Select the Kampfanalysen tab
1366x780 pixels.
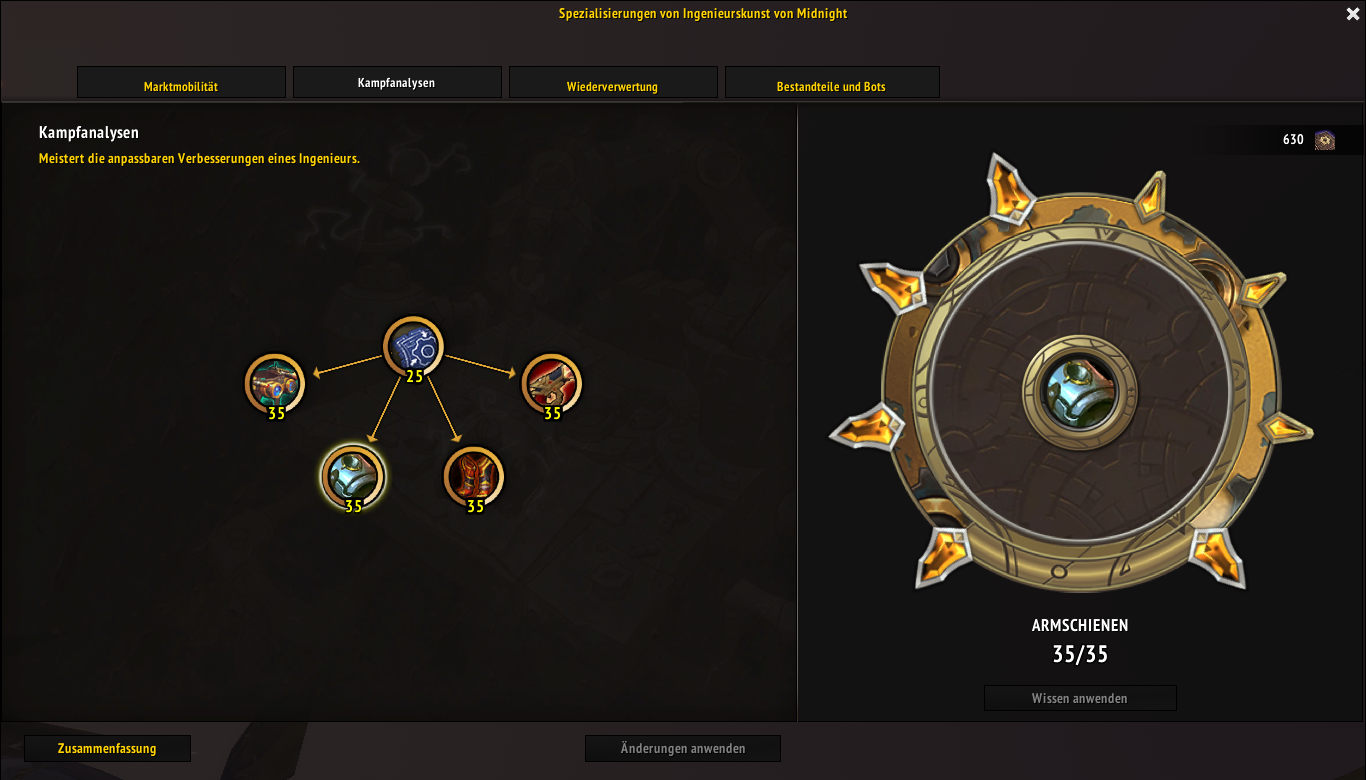pyautogui.click(x=397, y=83)
